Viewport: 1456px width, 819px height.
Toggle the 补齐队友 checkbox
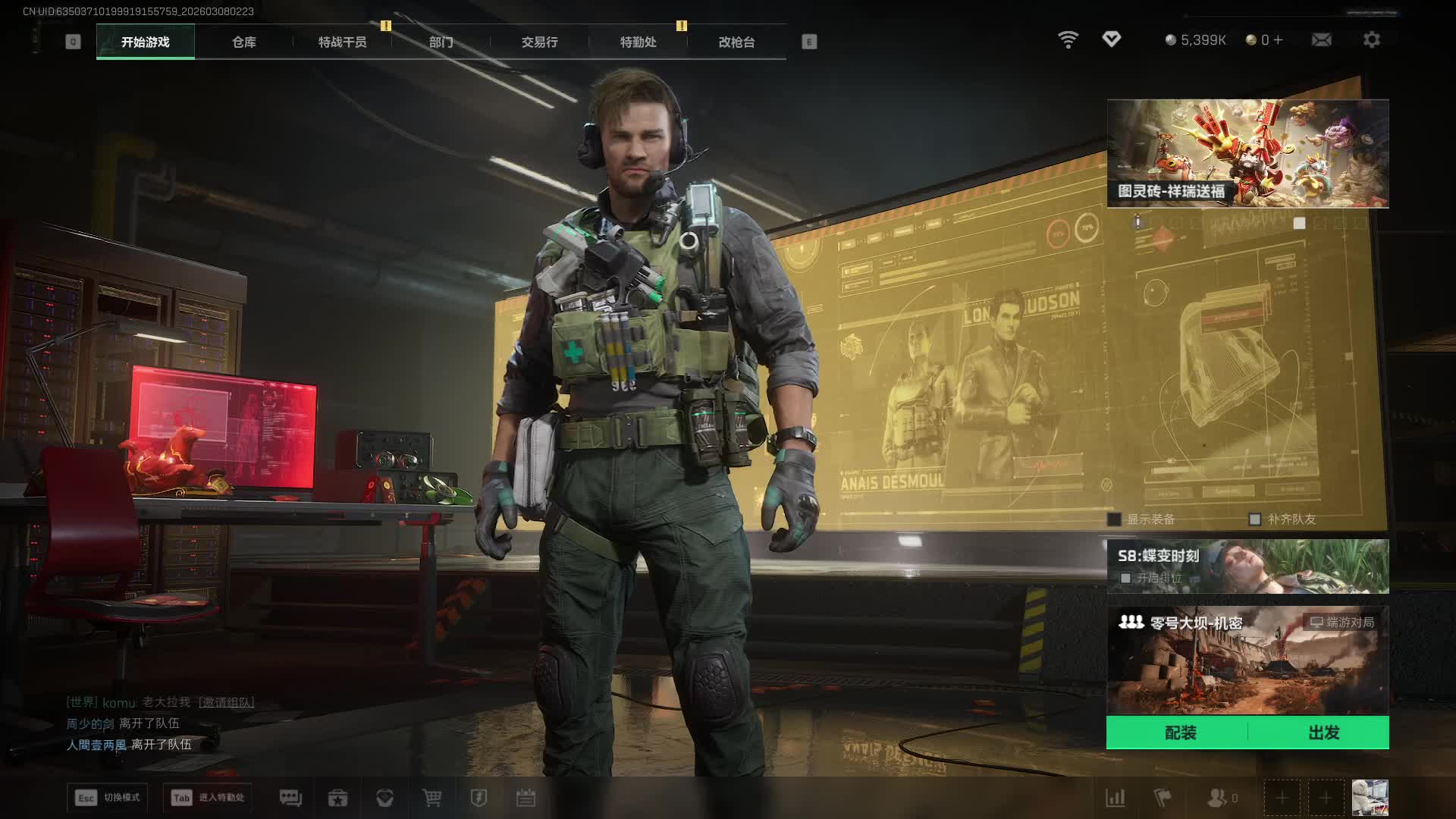[1255, 519]
